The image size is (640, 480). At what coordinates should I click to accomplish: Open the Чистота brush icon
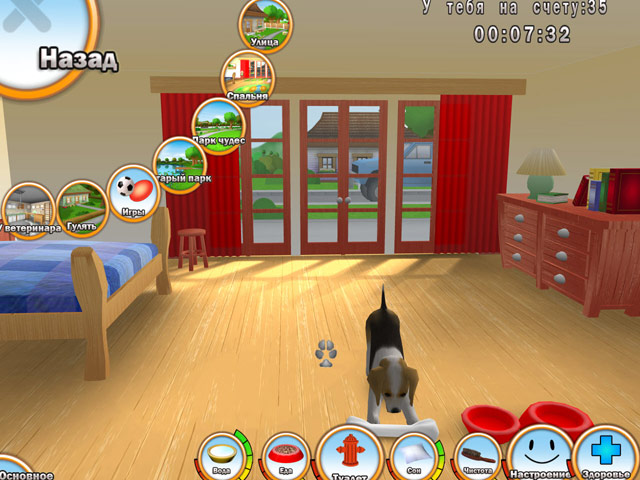(x=478, y=457)
